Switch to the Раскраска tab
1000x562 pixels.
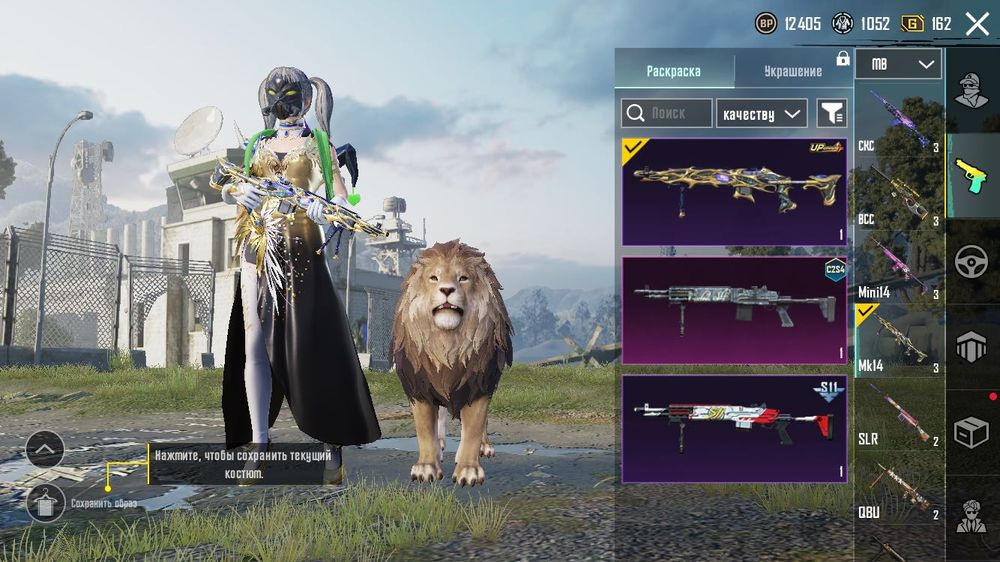[x=674, y=71]
